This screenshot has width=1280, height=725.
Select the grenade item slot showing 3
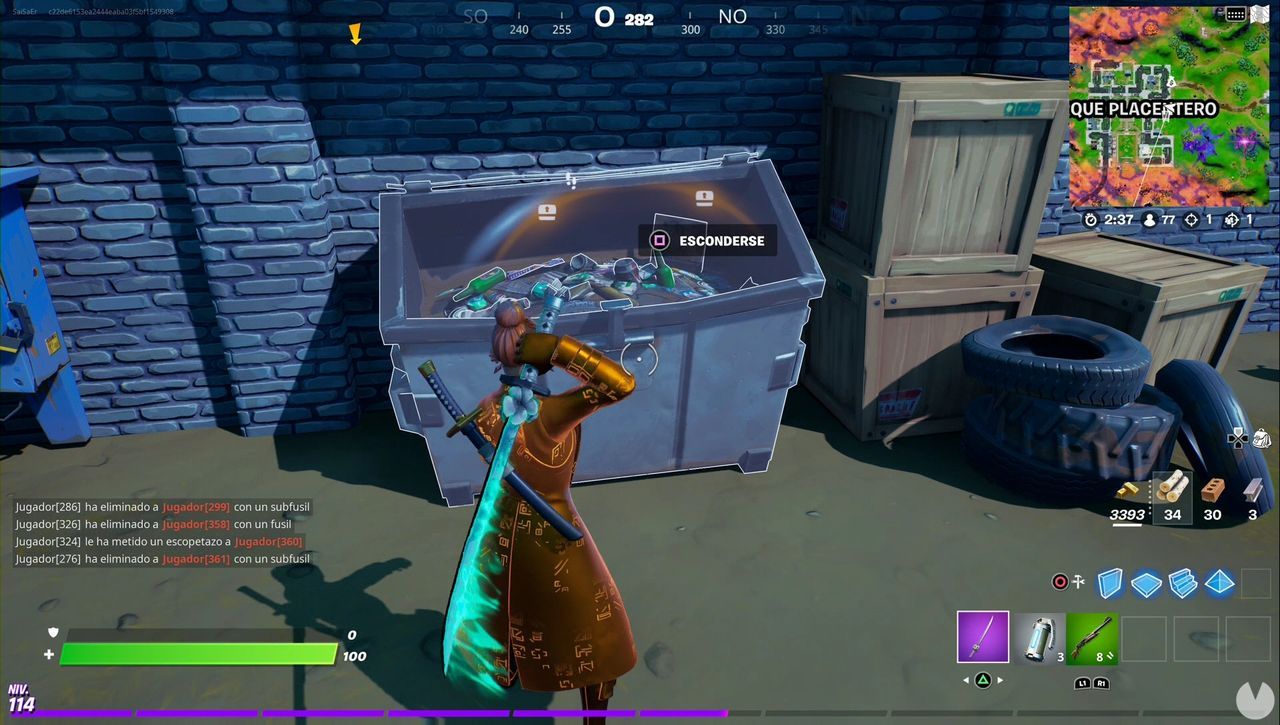pos(1038,637)
